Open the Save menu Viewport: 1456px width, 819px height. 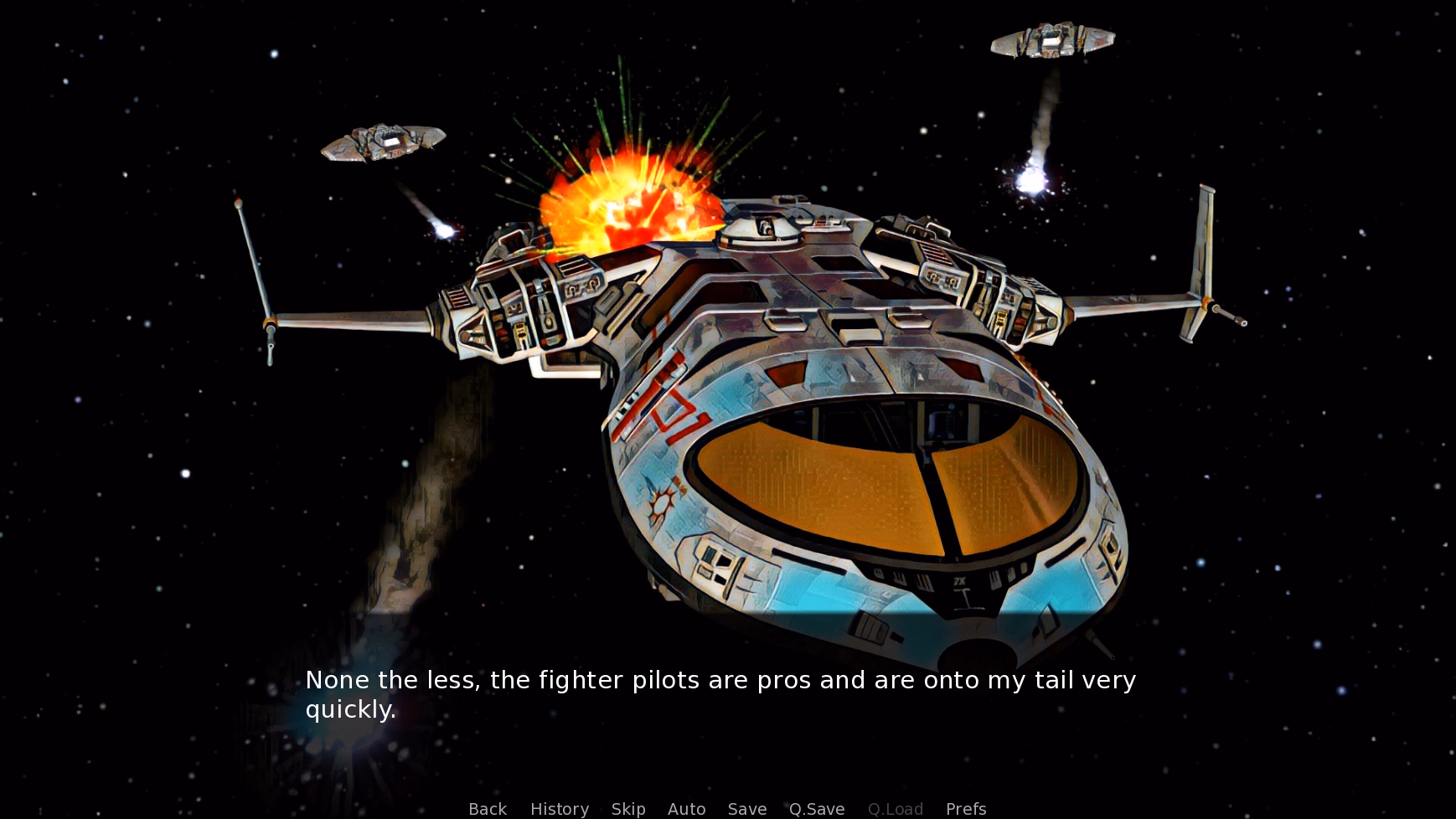click(x=746, y=808)
